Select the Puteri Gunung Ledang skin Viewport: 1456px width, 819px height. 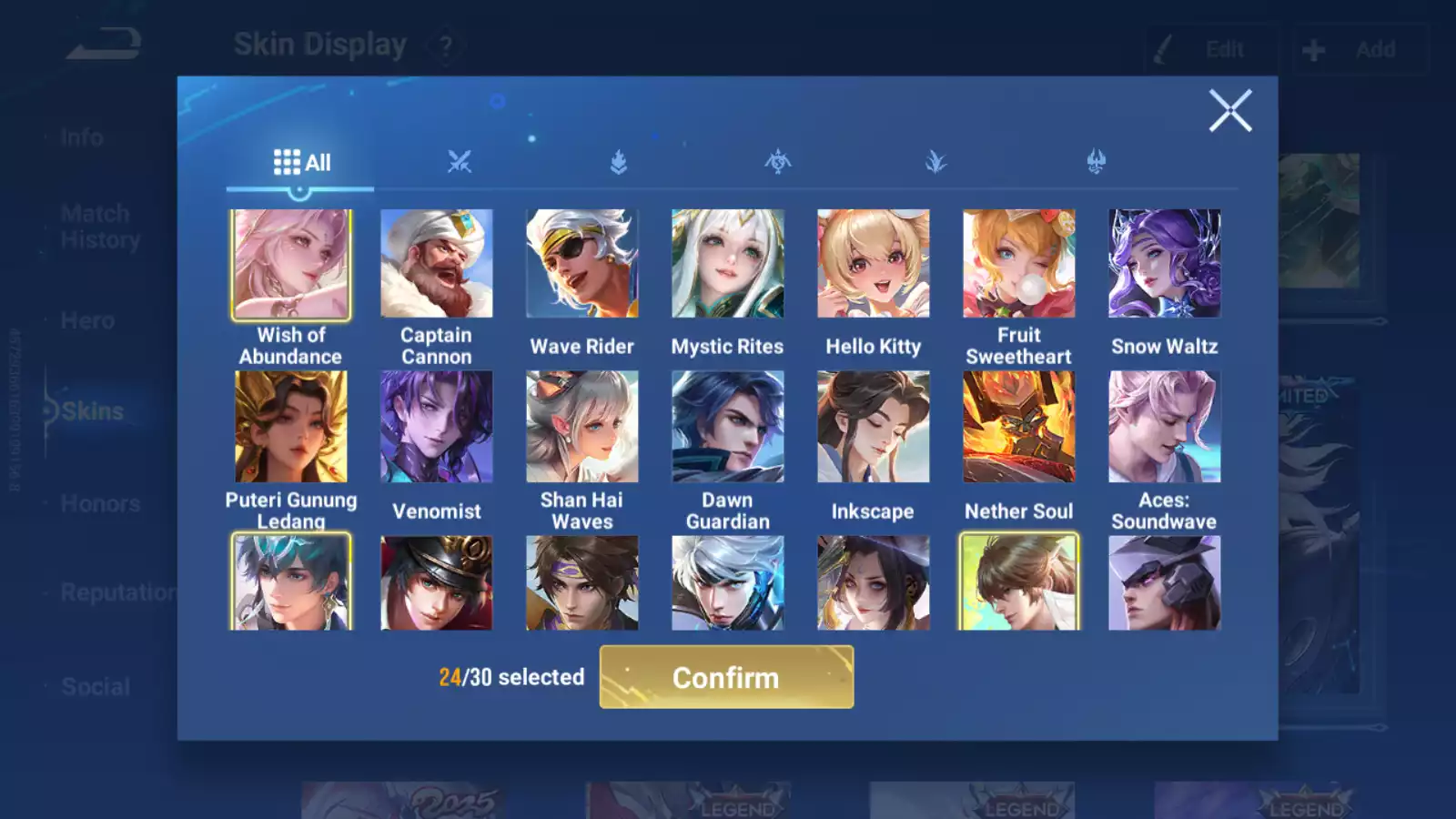(x=291, y=427)
